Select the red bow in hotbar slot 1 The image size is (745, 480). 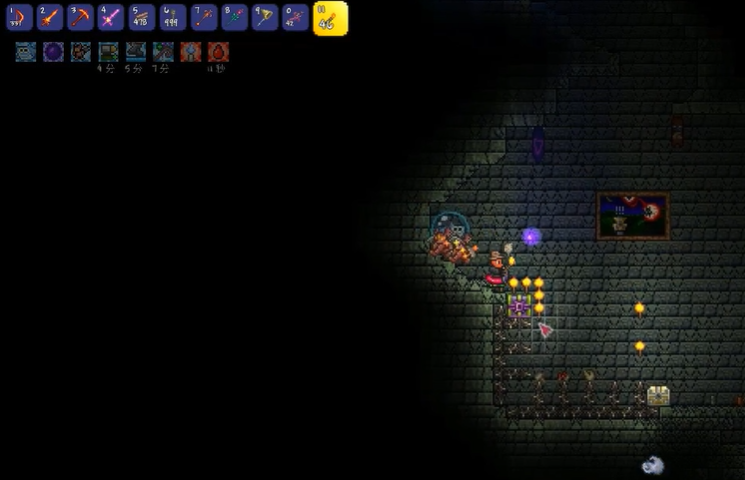point(20,17)
